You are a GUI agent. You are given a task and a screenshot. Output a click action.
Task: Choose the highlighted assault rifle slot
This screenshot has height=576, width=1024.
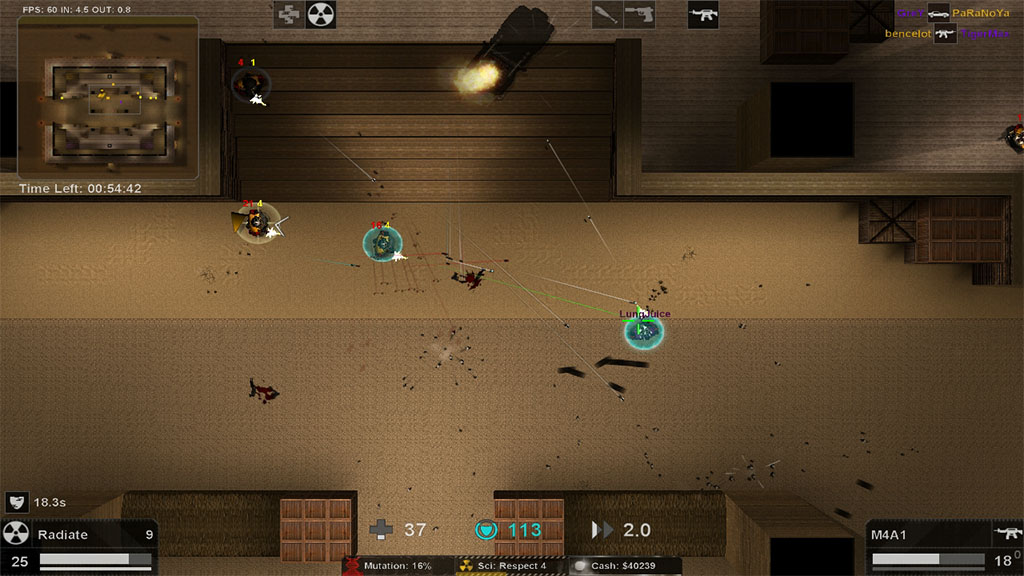(703, 14)
